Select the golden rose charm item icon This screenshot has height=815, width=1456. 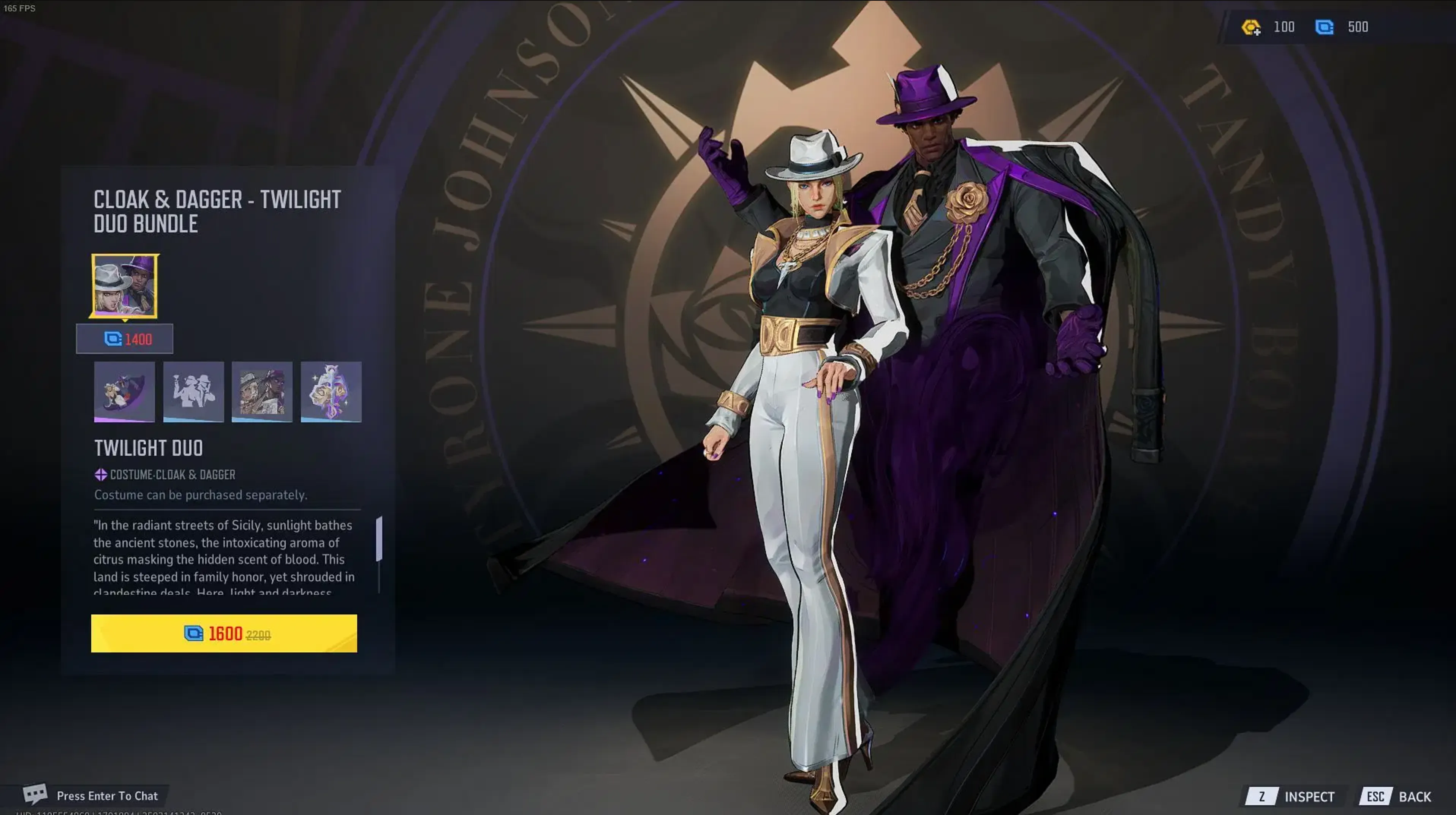pos(331,392)
